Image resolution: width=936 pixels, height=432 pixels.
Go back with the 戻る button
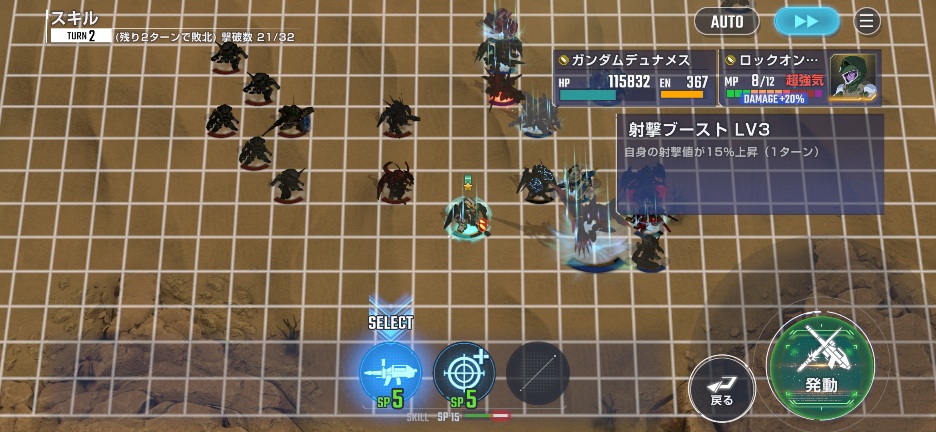coord(722,387)
